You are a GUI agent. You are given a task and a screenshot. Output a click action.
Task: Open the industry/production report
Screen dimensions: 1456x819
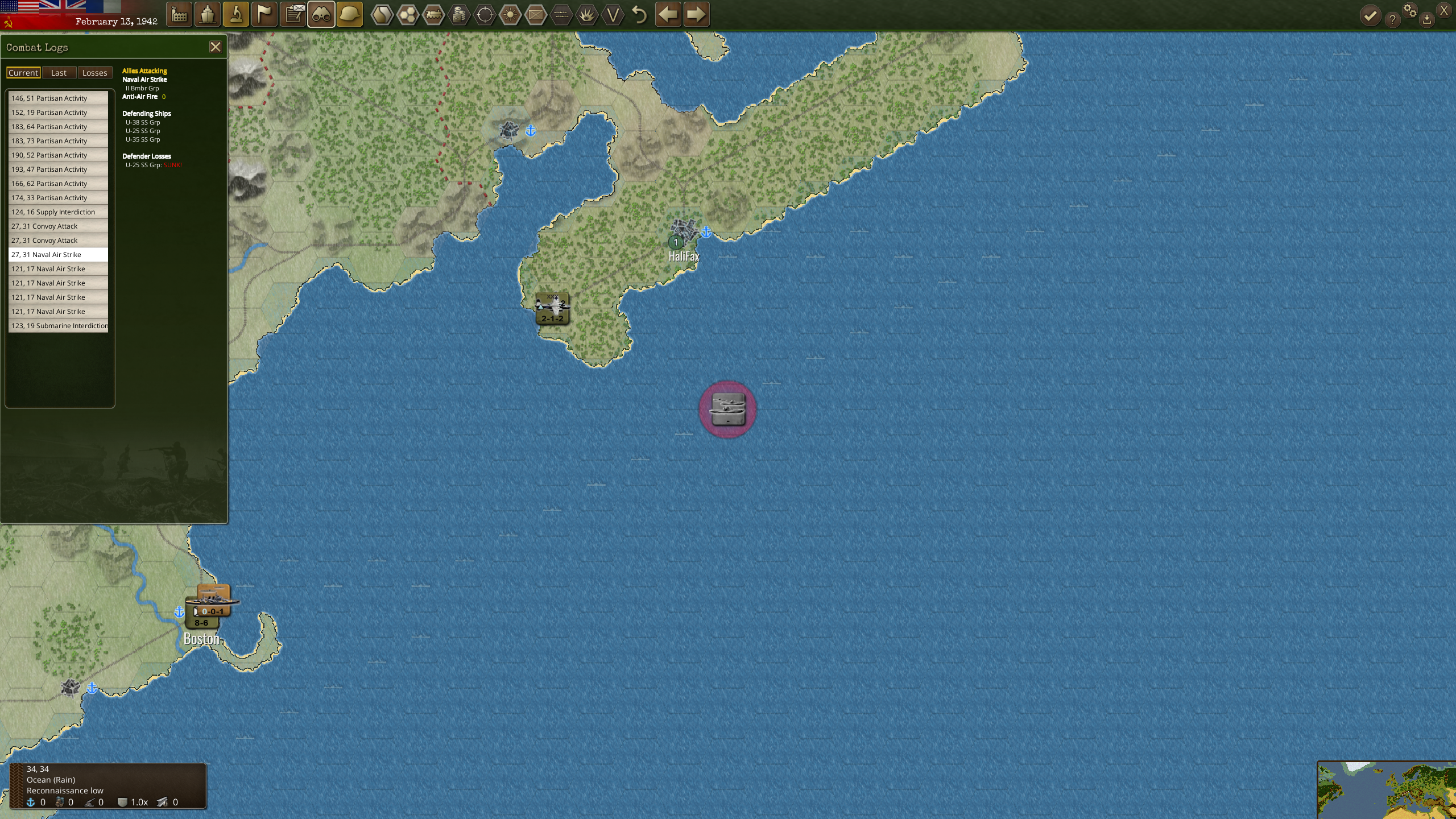click(x=179, y=14)
